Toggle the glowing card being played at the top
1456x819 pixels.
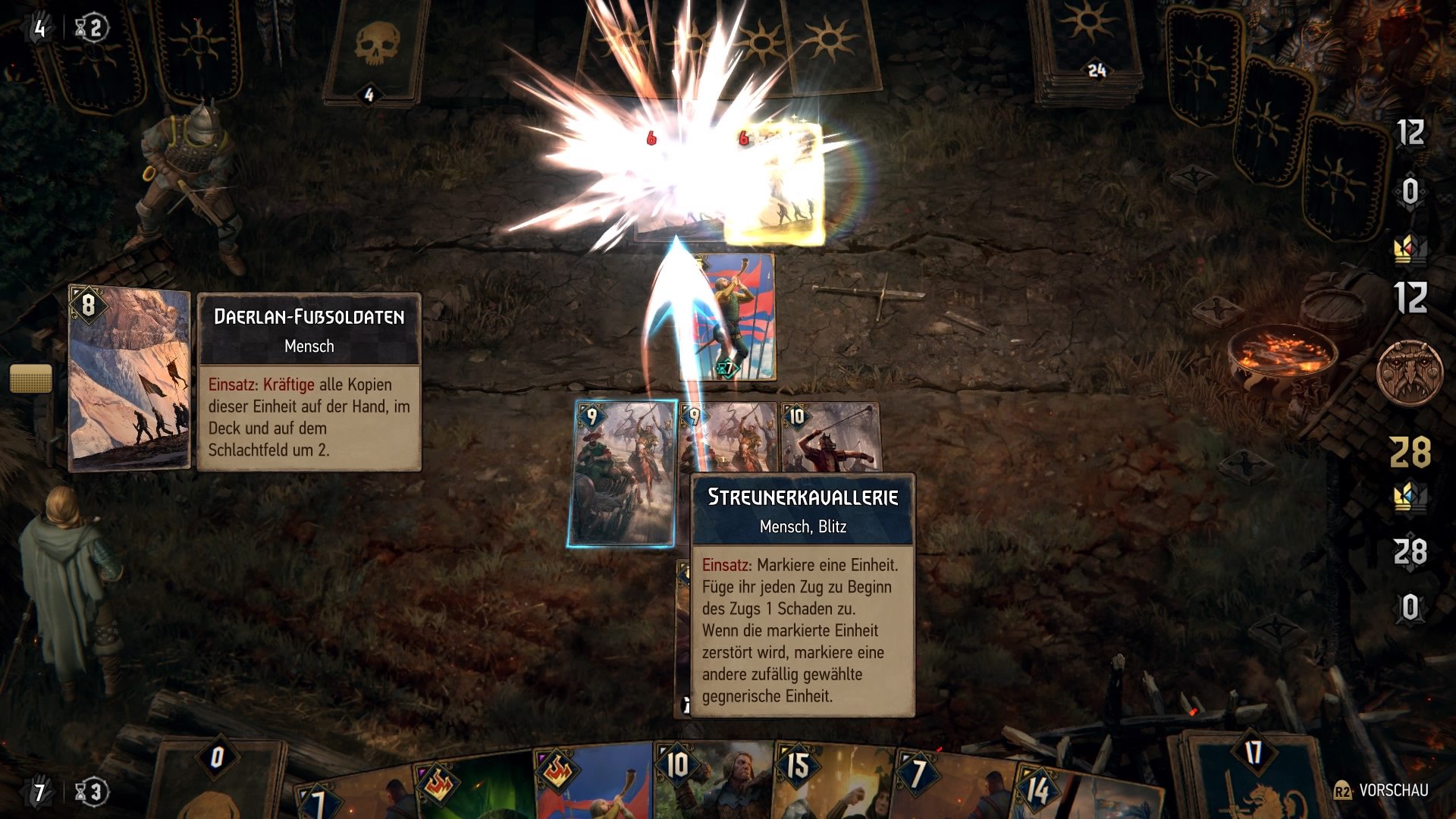(x=773, y=182)
